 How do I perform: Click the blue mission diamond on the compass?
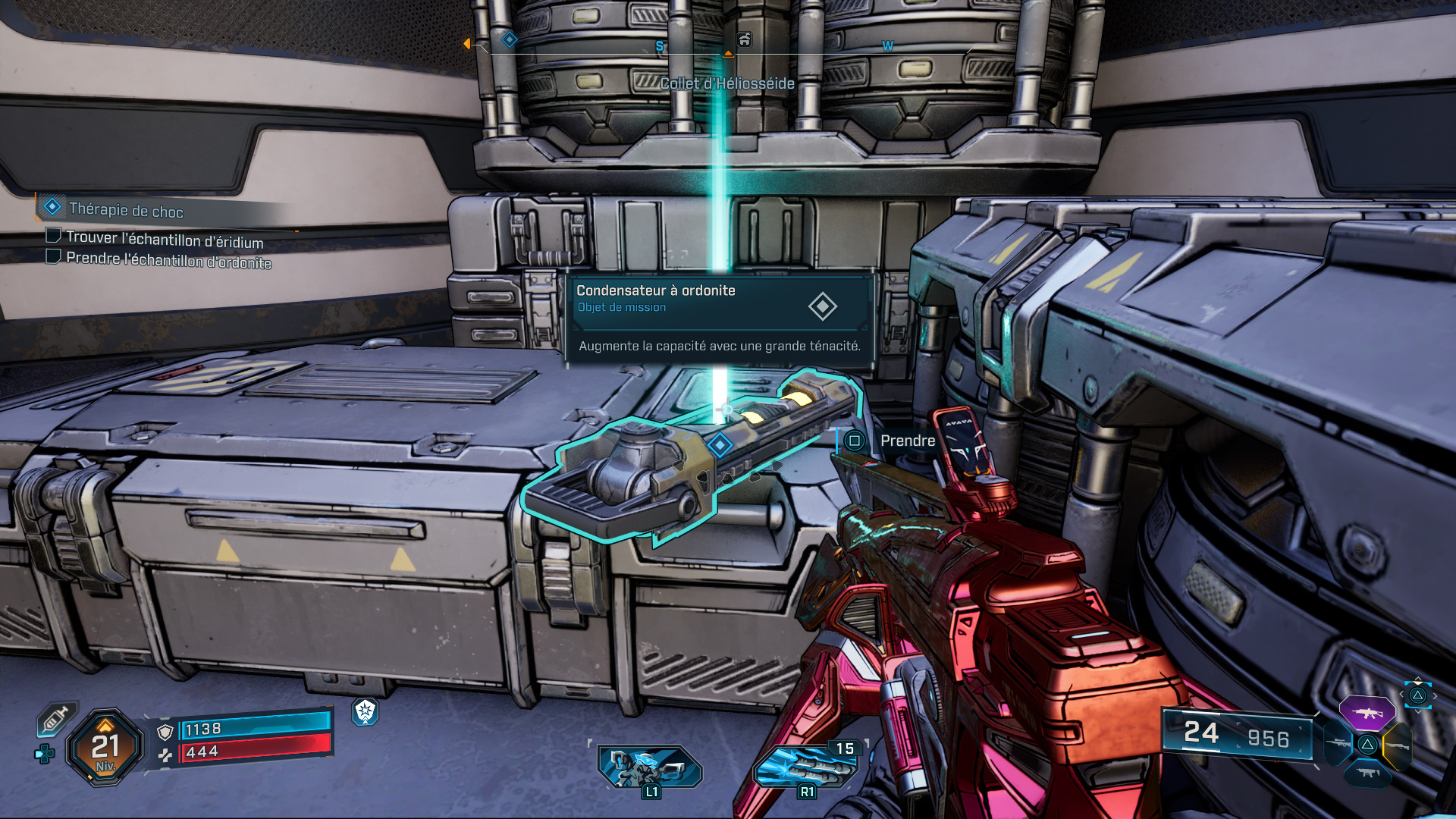[510, 39]
